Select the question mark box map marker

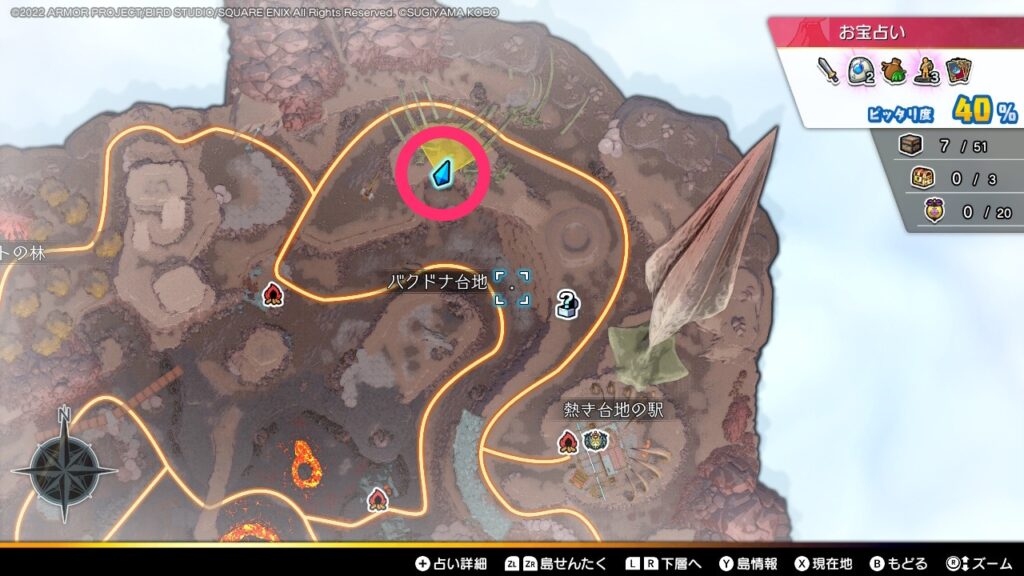(x=567, y=303)
